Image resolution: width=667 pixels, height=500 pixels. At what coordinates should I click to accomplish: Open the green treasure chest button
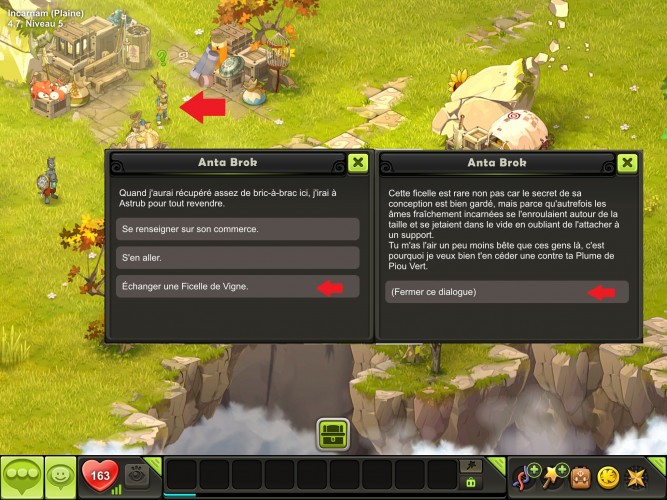[333, 435]
